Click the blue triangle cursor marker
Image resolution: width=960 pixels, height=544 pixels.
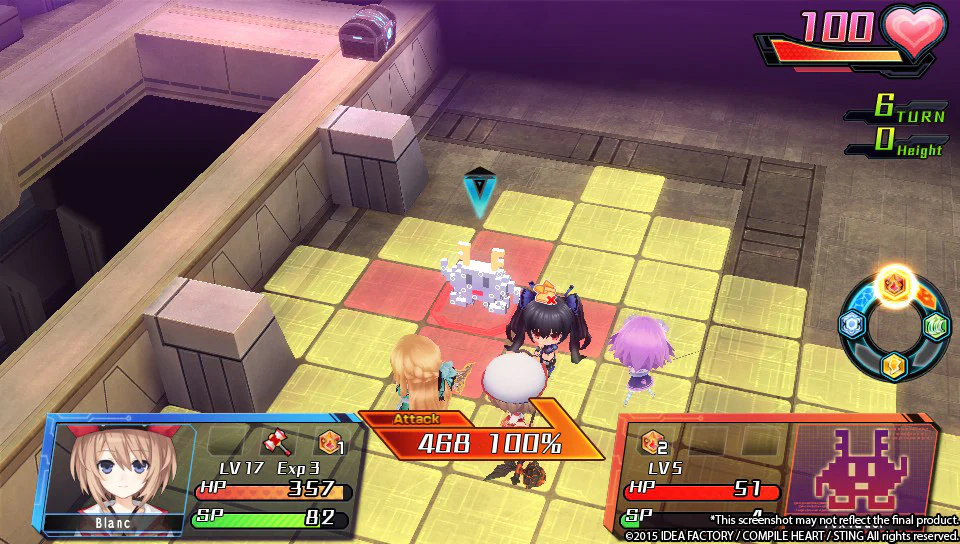479,192
